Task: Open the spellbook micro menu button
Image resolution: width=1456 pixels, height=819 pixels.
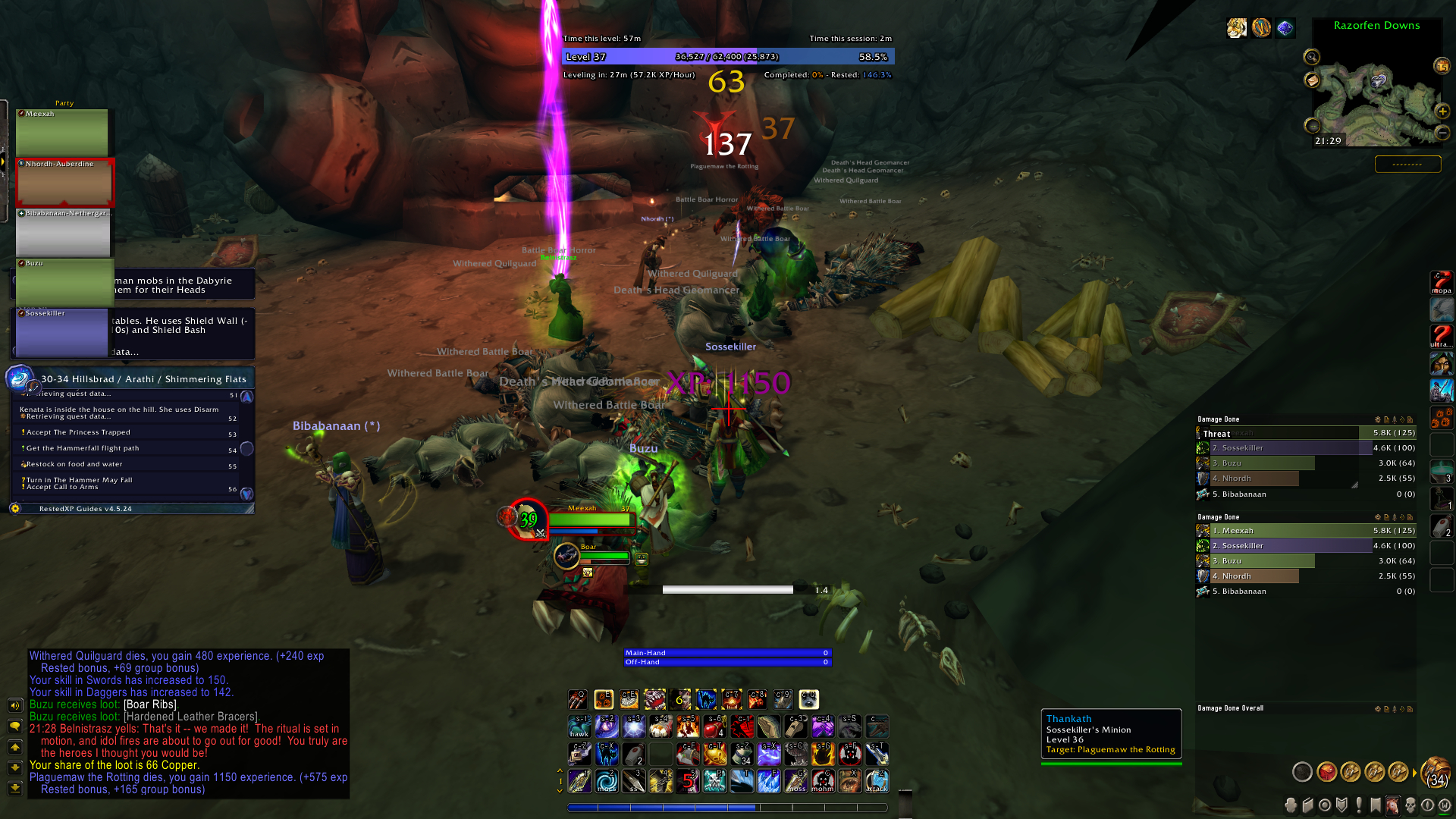Action: tap(1308, 805)
